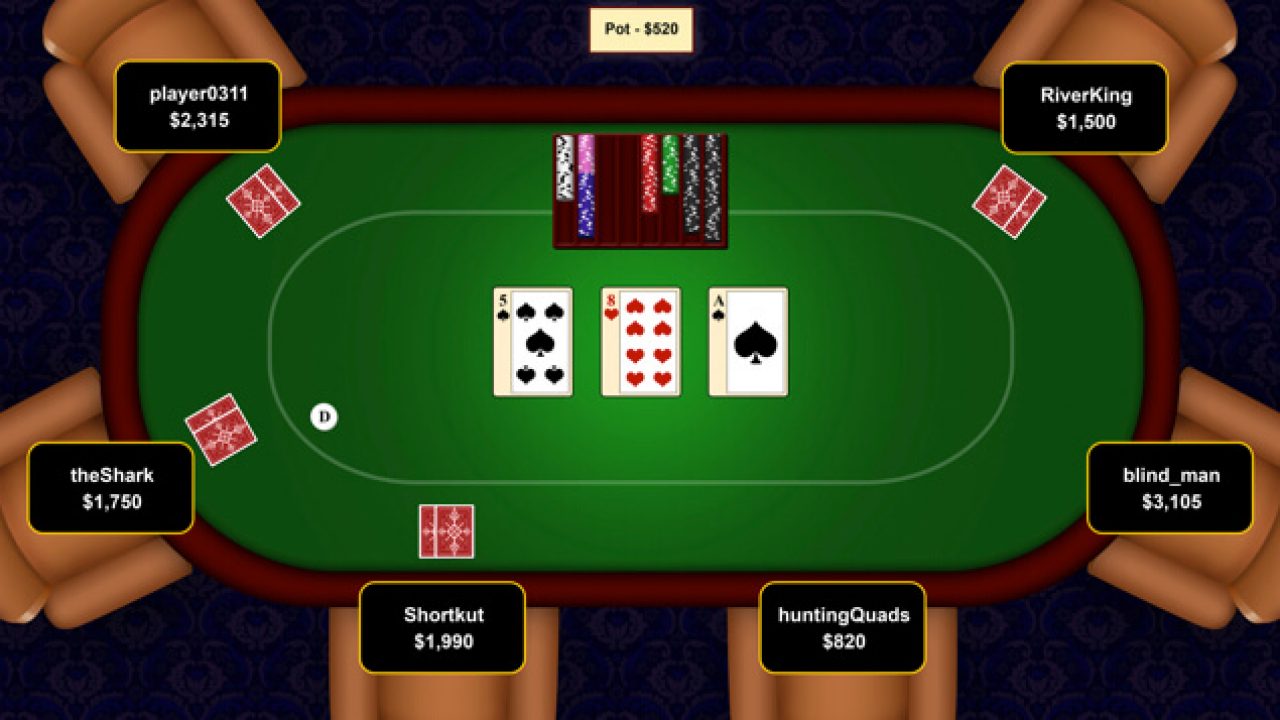Select the ace of spades community card

tap(748, 340)
